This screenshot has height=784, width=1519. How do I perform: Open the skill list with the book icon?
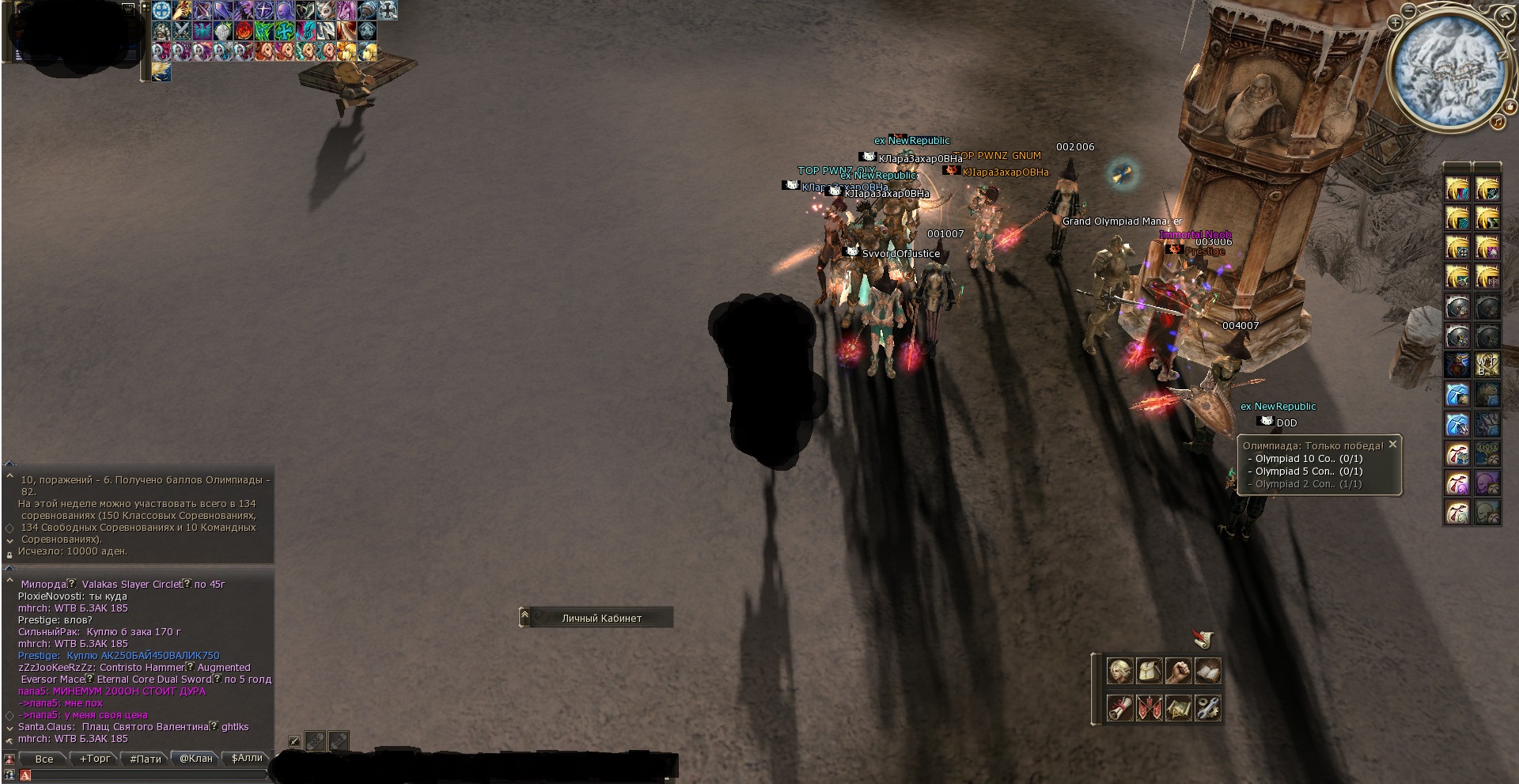tap(1207, 671)
